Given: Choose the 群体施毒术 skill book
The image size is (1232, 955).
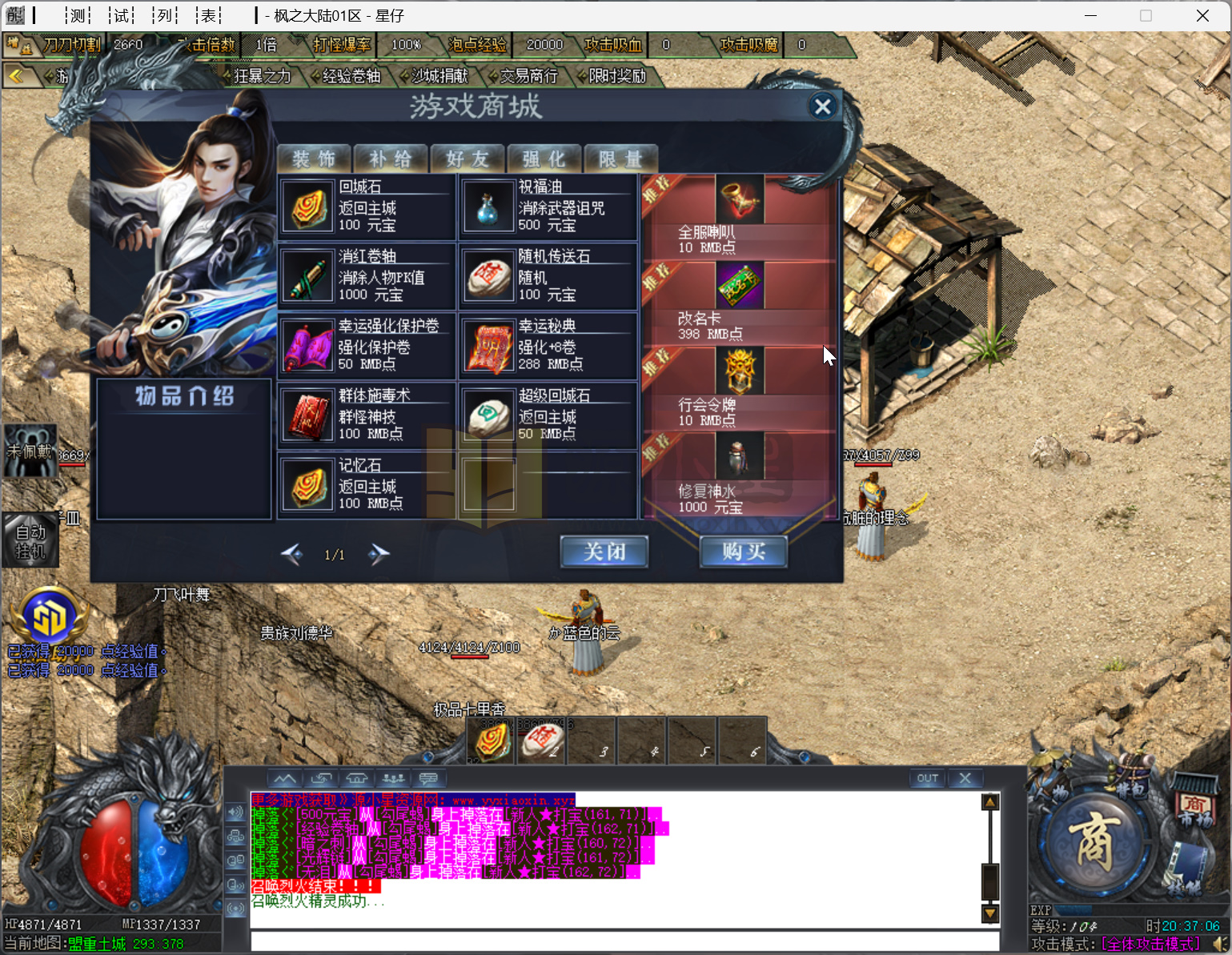Looking at the screenshot, I should (x=308, y=416).
